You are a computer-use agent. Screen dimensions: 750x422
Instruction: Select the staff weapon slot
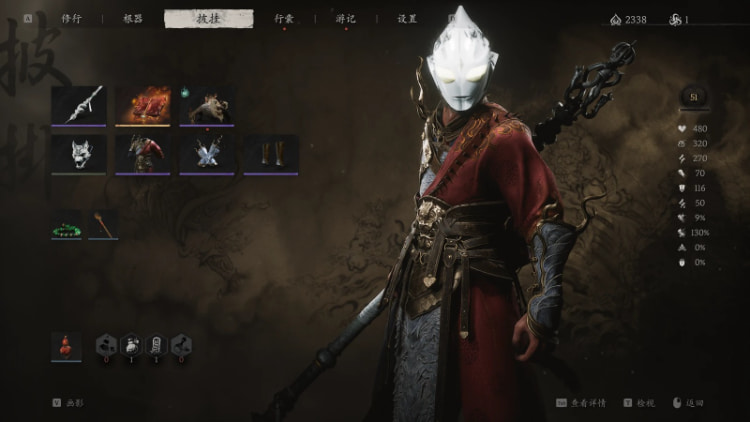click(79, 105)
